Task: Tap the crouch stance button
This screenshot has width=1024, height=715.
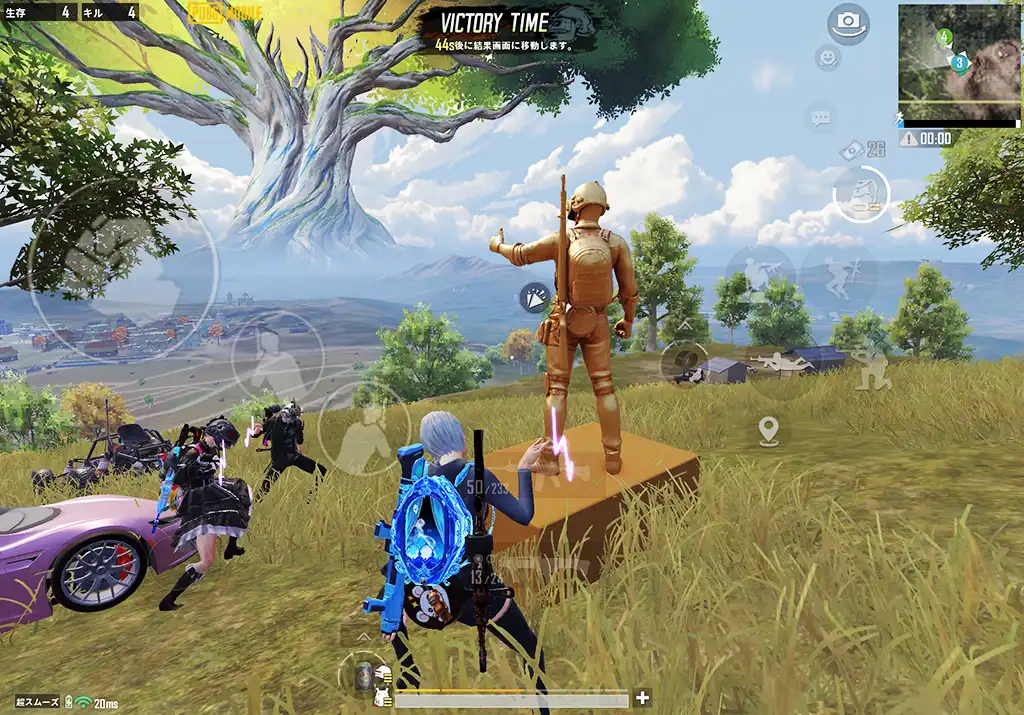Action: pyautogui.click(x=869, y=369)
